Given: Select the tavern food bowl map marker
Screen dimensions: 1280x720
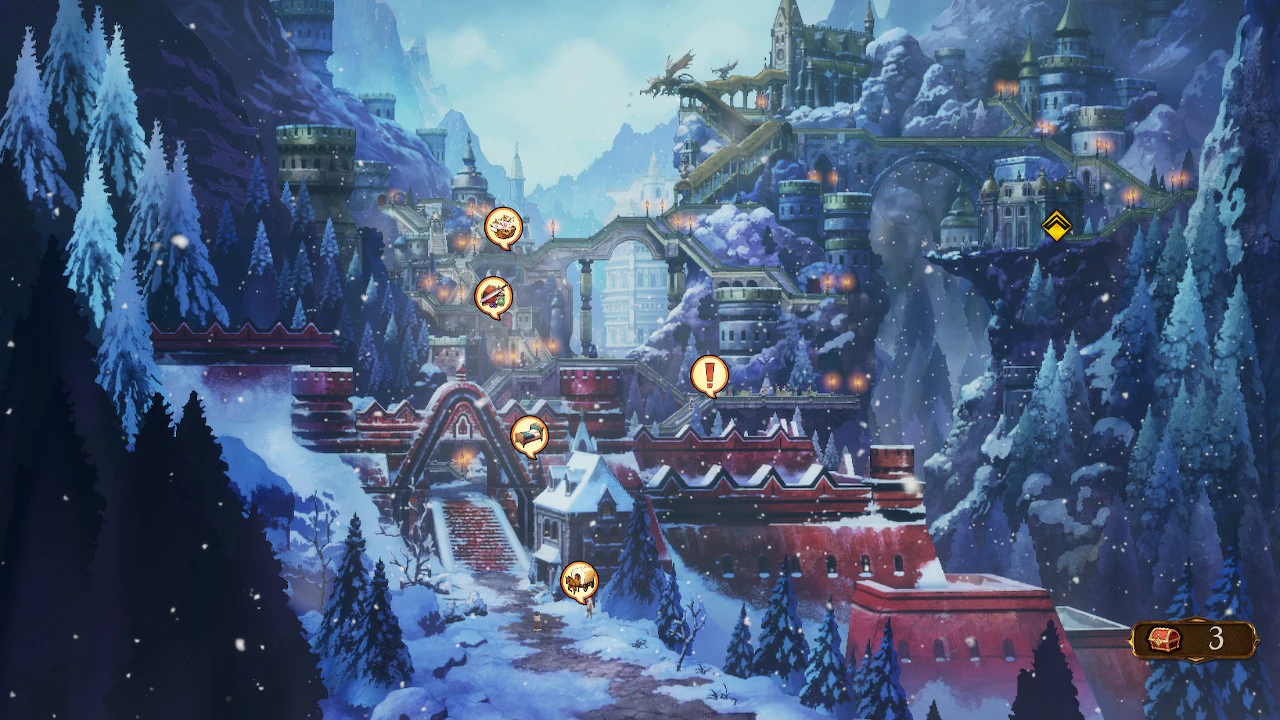Looking at the screenshot, I should (503, 227).
